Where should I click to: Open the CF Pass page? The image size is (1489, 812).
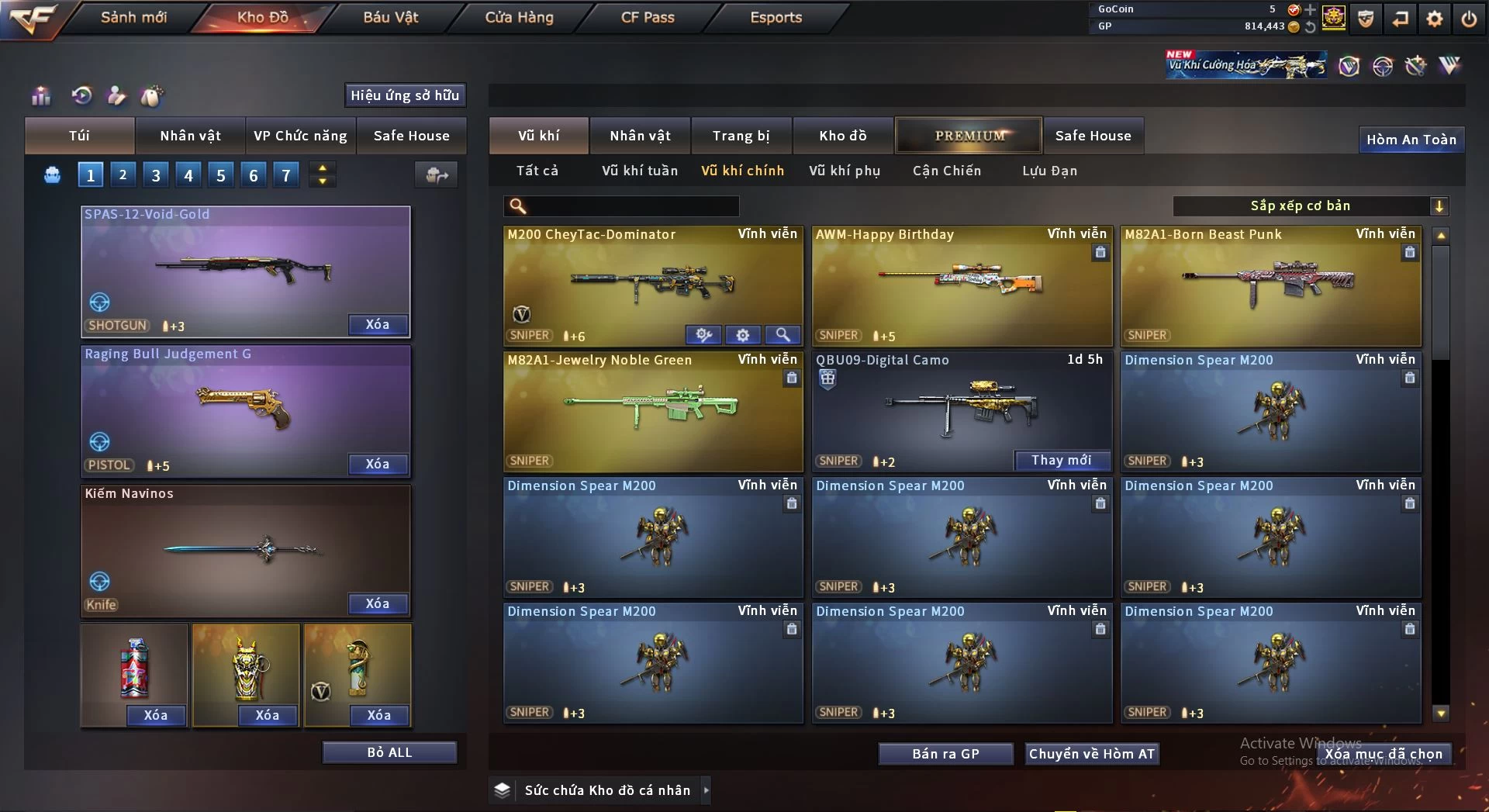[648, 17]
